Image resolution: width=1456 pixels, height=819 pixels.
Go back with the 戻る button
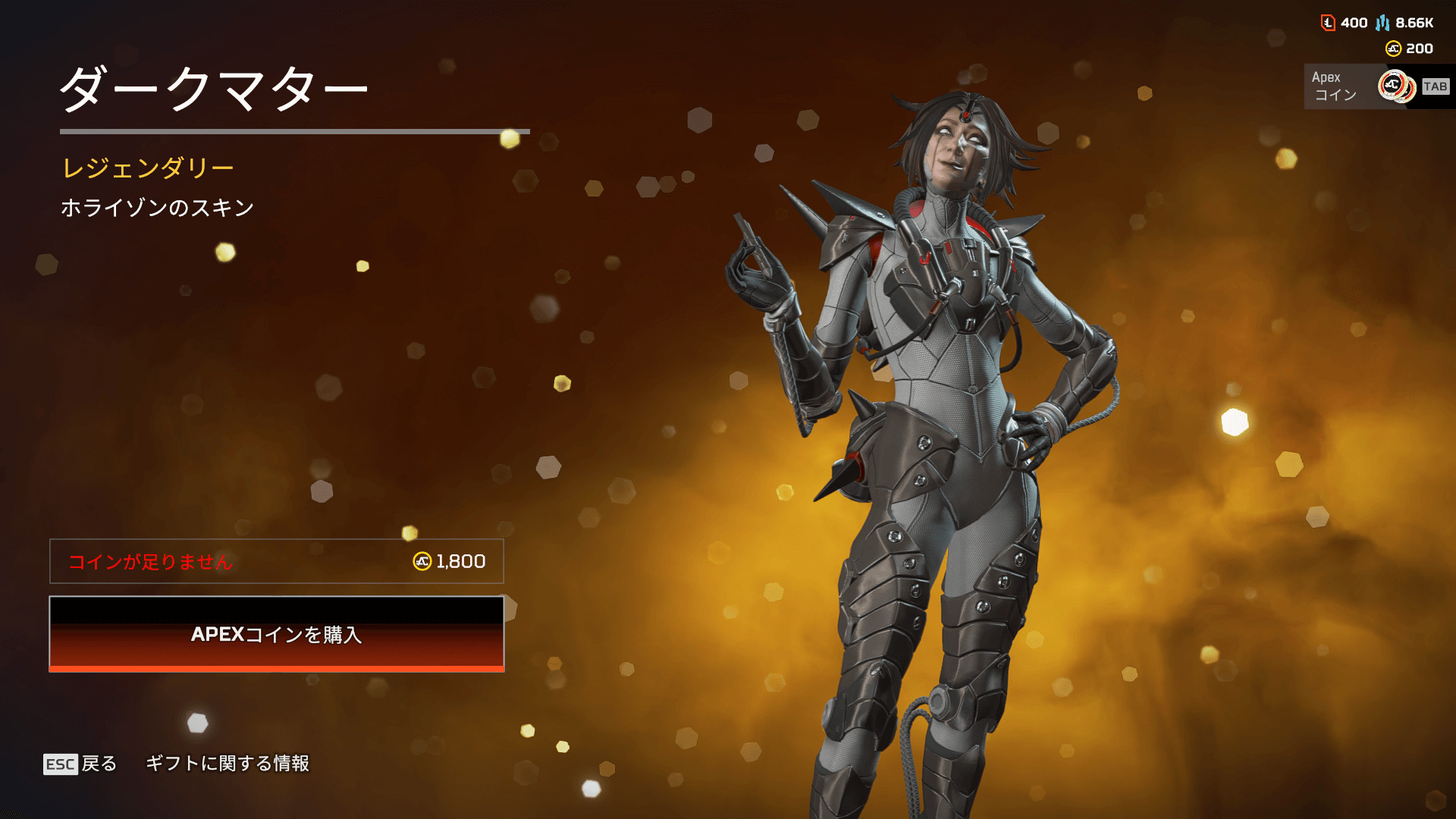point(81,764)
